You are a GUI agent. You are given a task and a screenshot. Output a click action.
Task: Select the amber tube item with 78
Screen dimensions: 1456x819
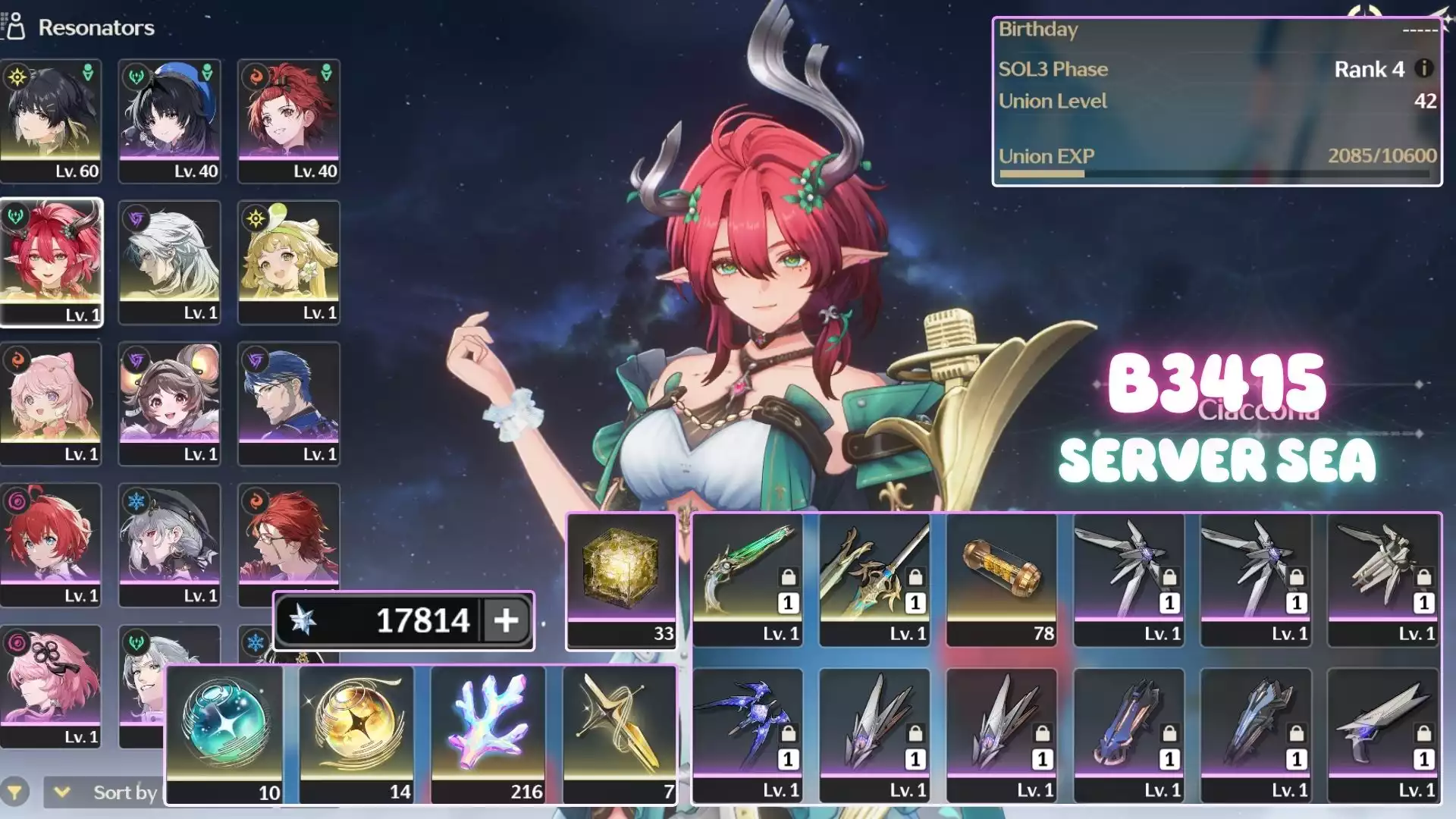(1002, 580)
